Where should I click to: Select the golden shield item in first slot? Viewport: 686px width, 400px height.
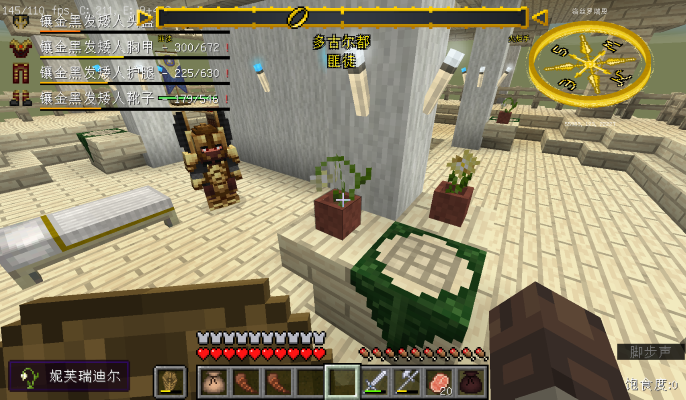[x=169, y=381]
